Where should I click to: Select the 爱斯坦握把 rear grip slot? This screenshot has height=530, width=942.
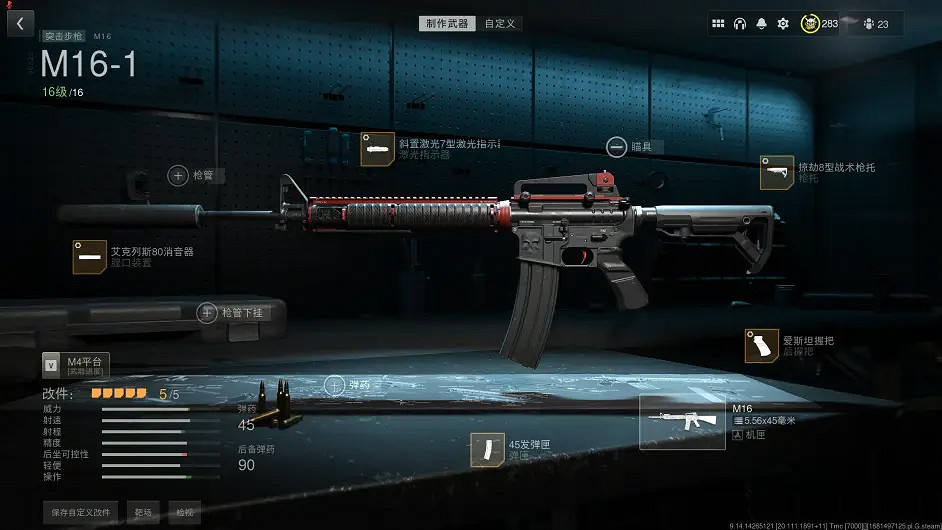762,346
